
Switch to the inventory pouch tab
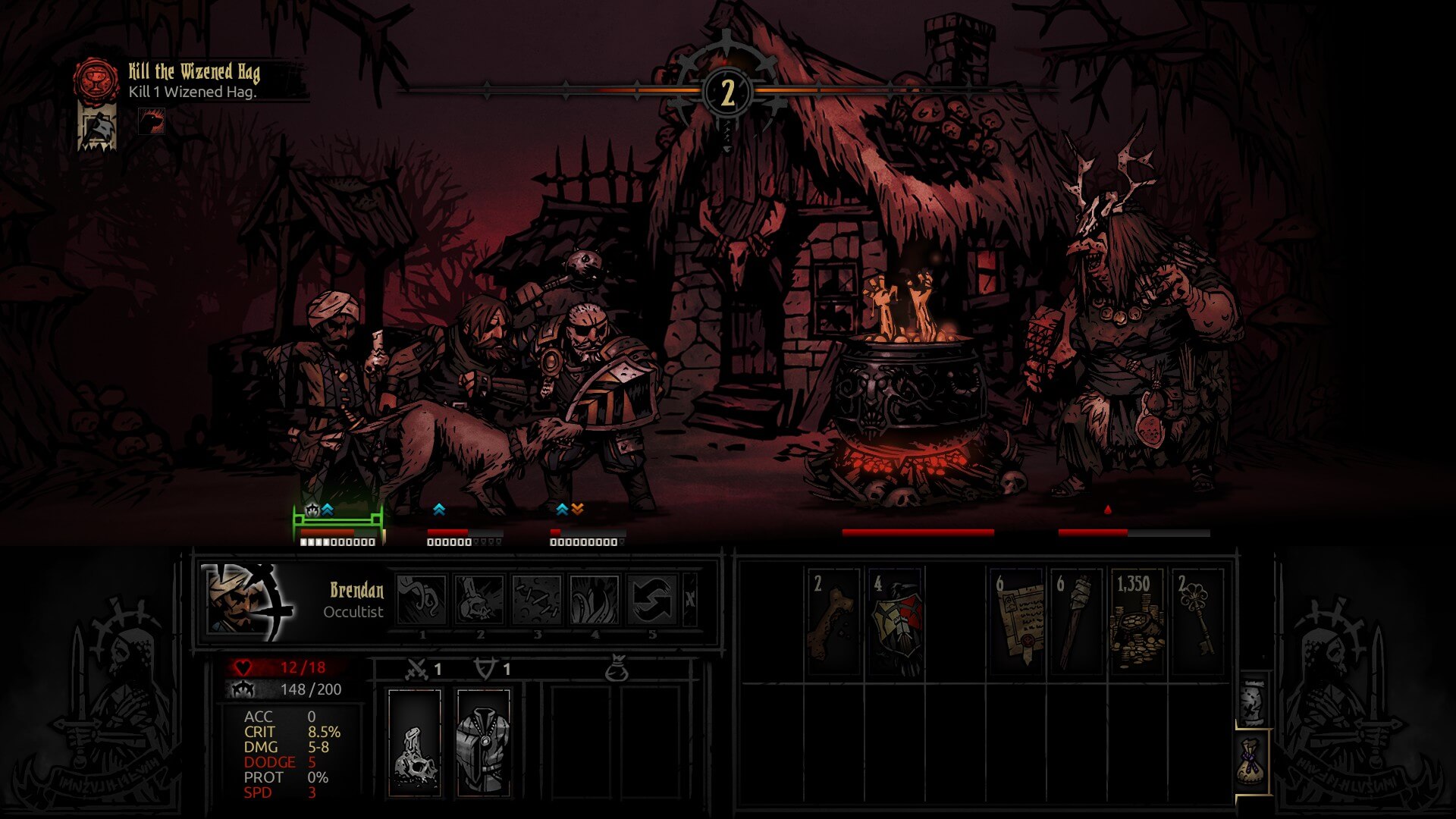(x=1252, y=762)
